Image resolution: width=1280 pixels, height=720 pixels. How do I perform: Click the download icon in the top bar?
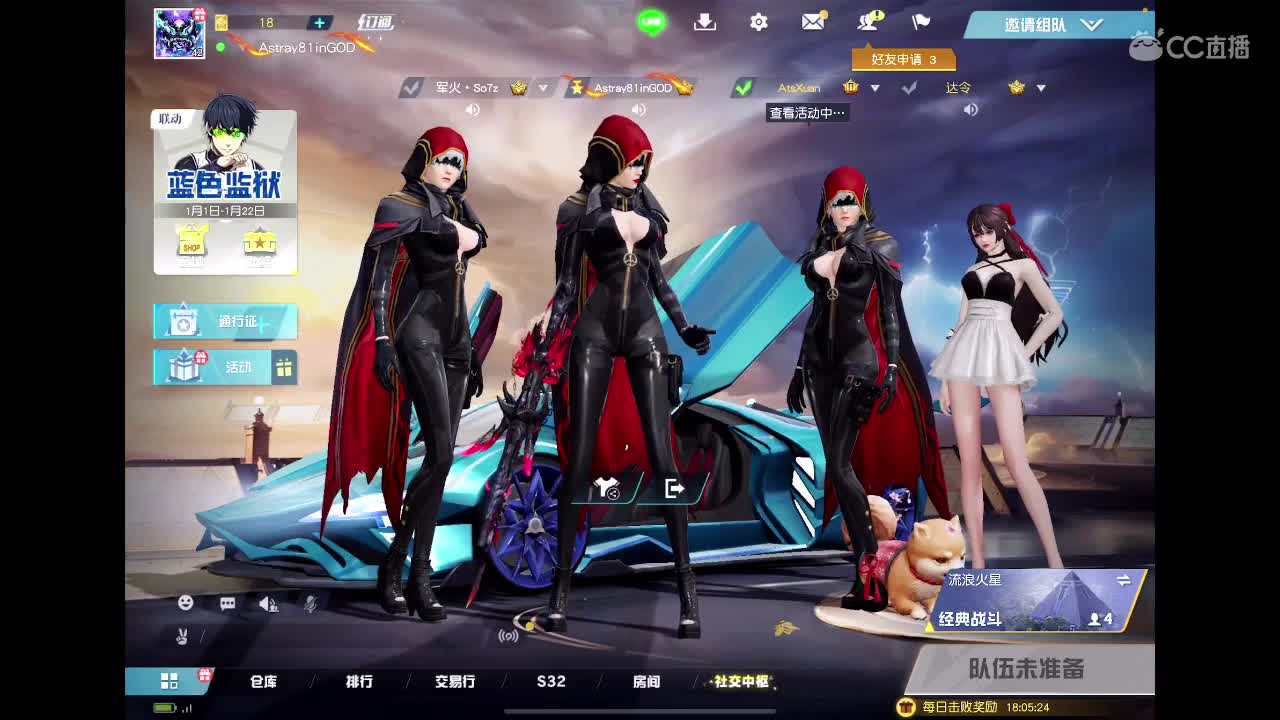click(705, 22)
